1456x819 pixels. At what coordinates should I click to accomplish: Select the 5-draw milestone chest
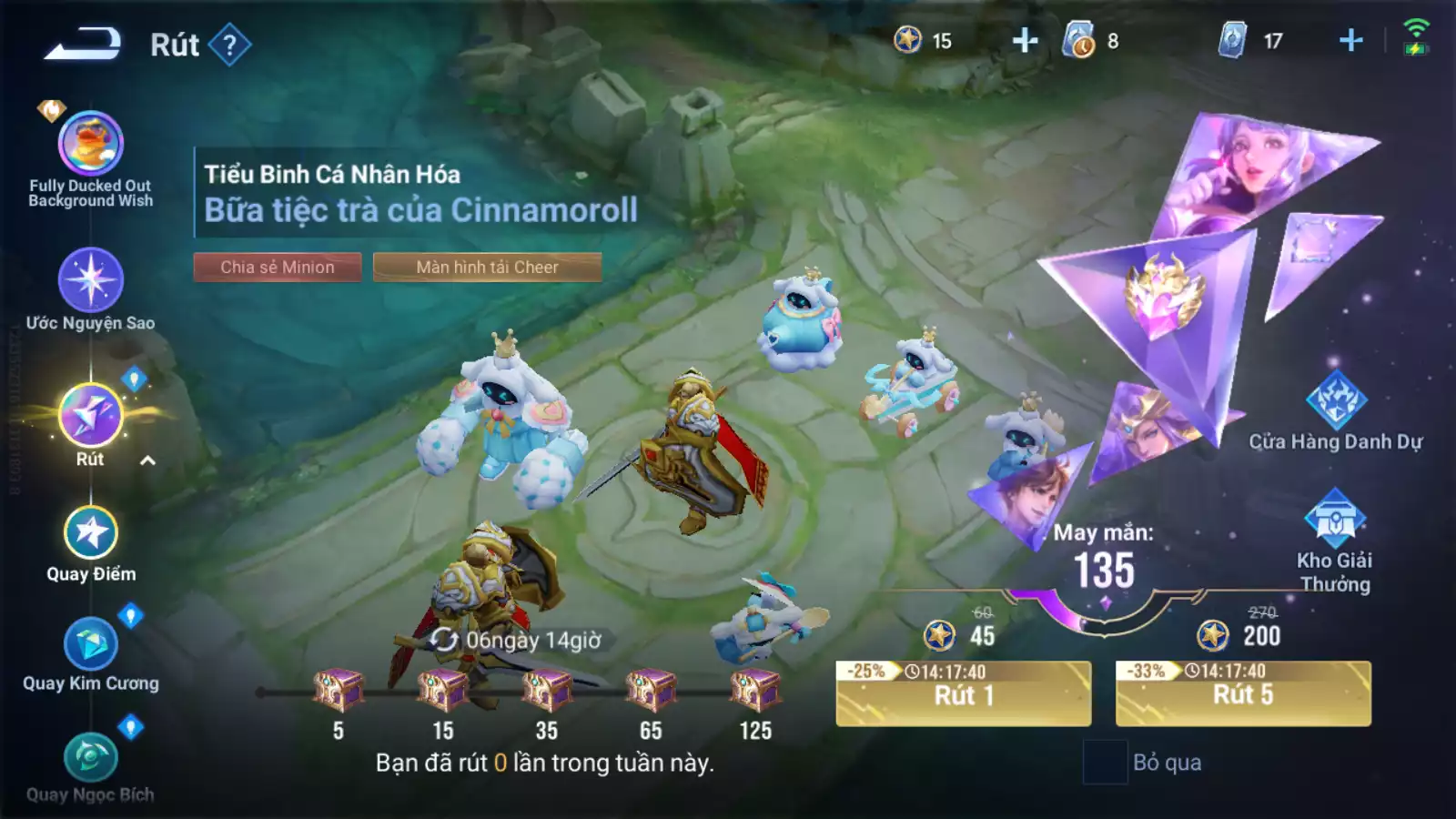pos(339,691)
